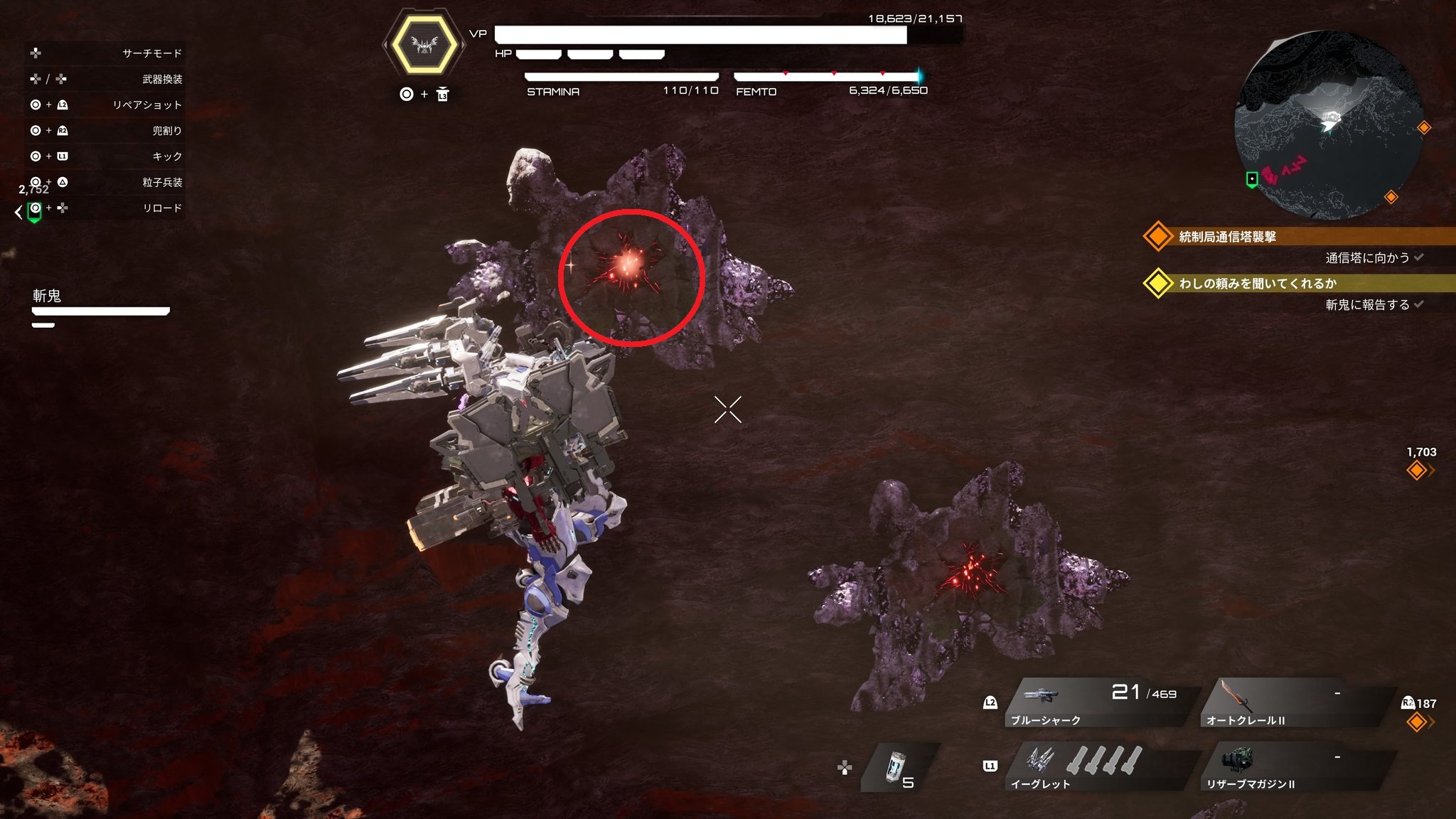Select the キック command row
This screenshot has height=819, width=1456.
(105, 156)
